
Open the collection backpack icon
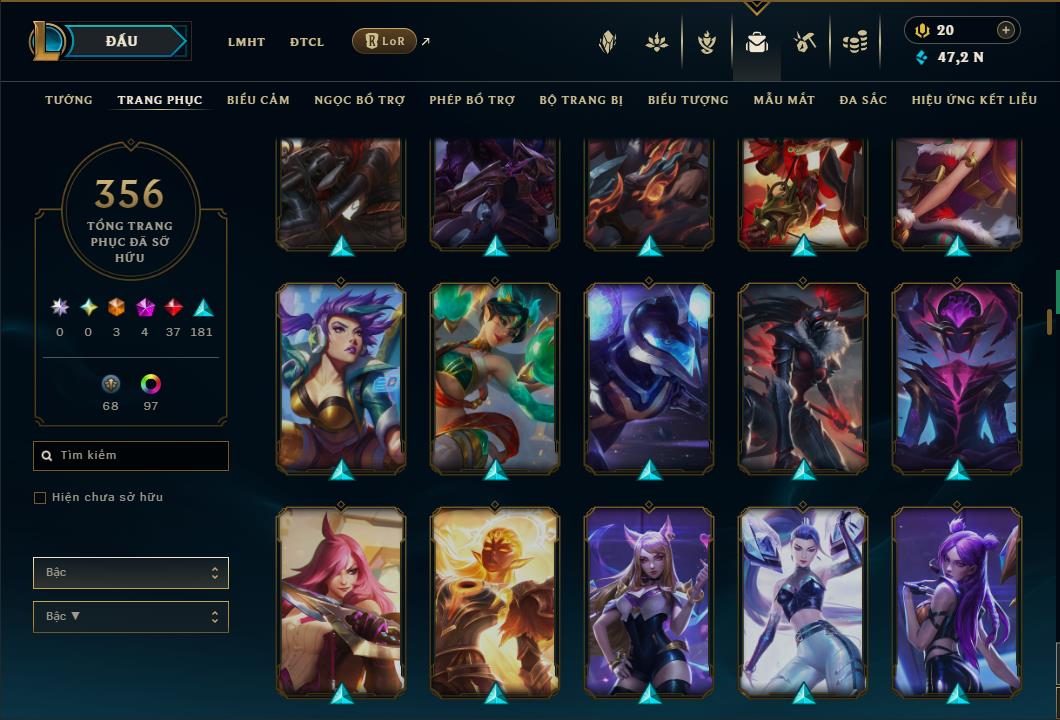pos(756,42)
